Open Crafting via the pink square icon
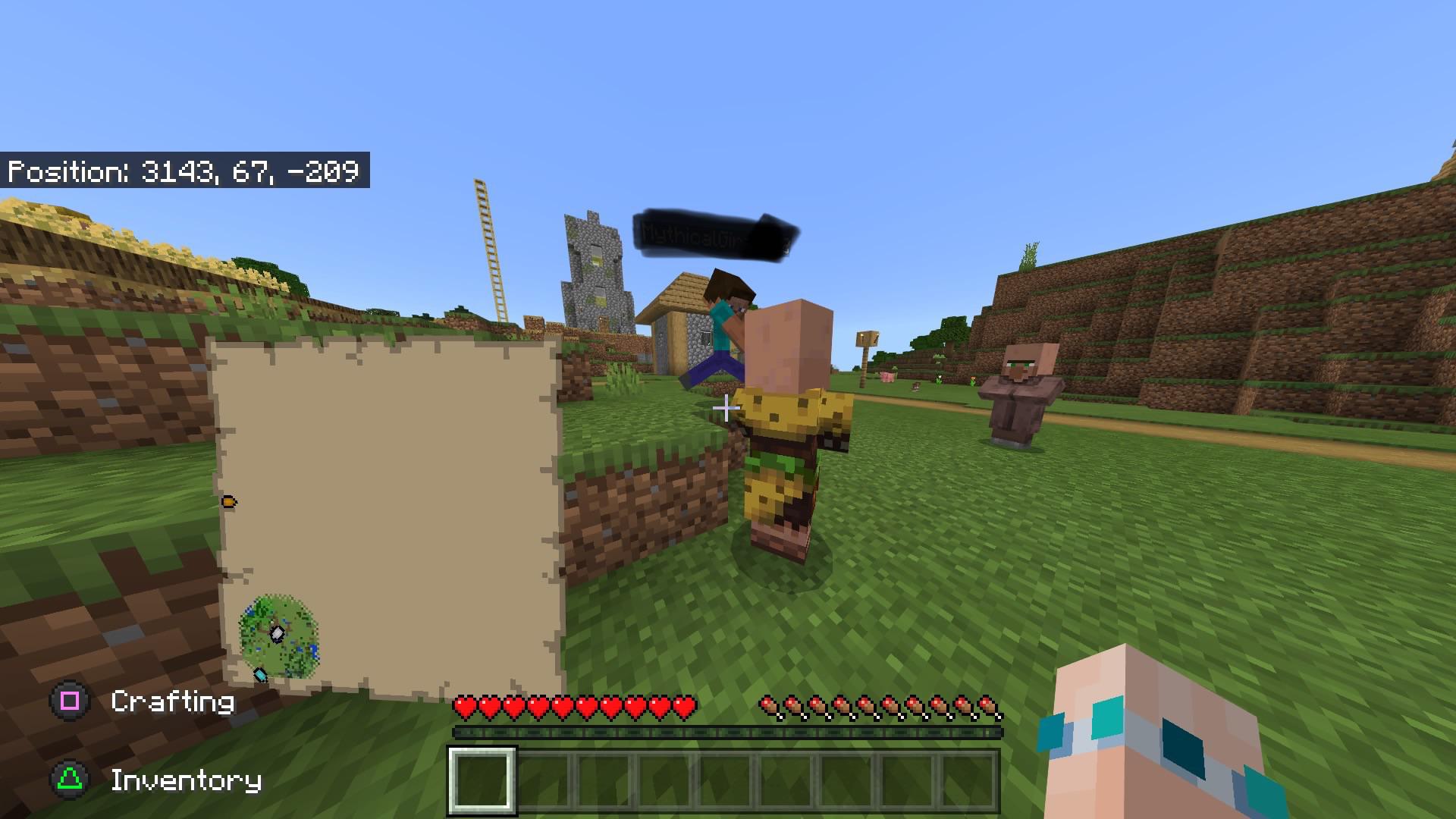 pyautogui.click(x=68, y=701)
